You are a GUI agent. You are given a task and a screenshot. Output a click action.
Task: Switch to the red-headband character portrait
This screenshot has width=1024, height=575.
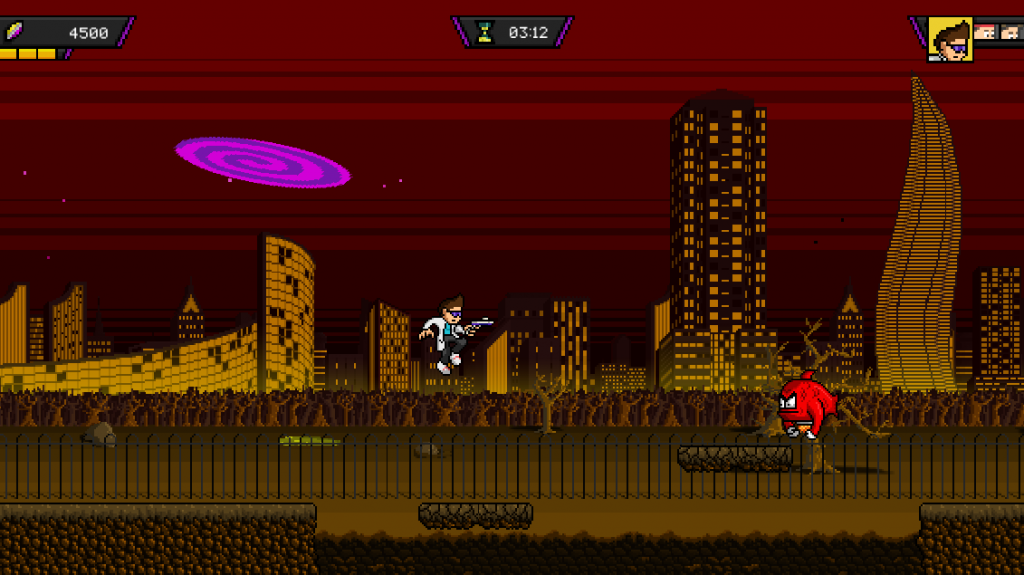(985, 32)
